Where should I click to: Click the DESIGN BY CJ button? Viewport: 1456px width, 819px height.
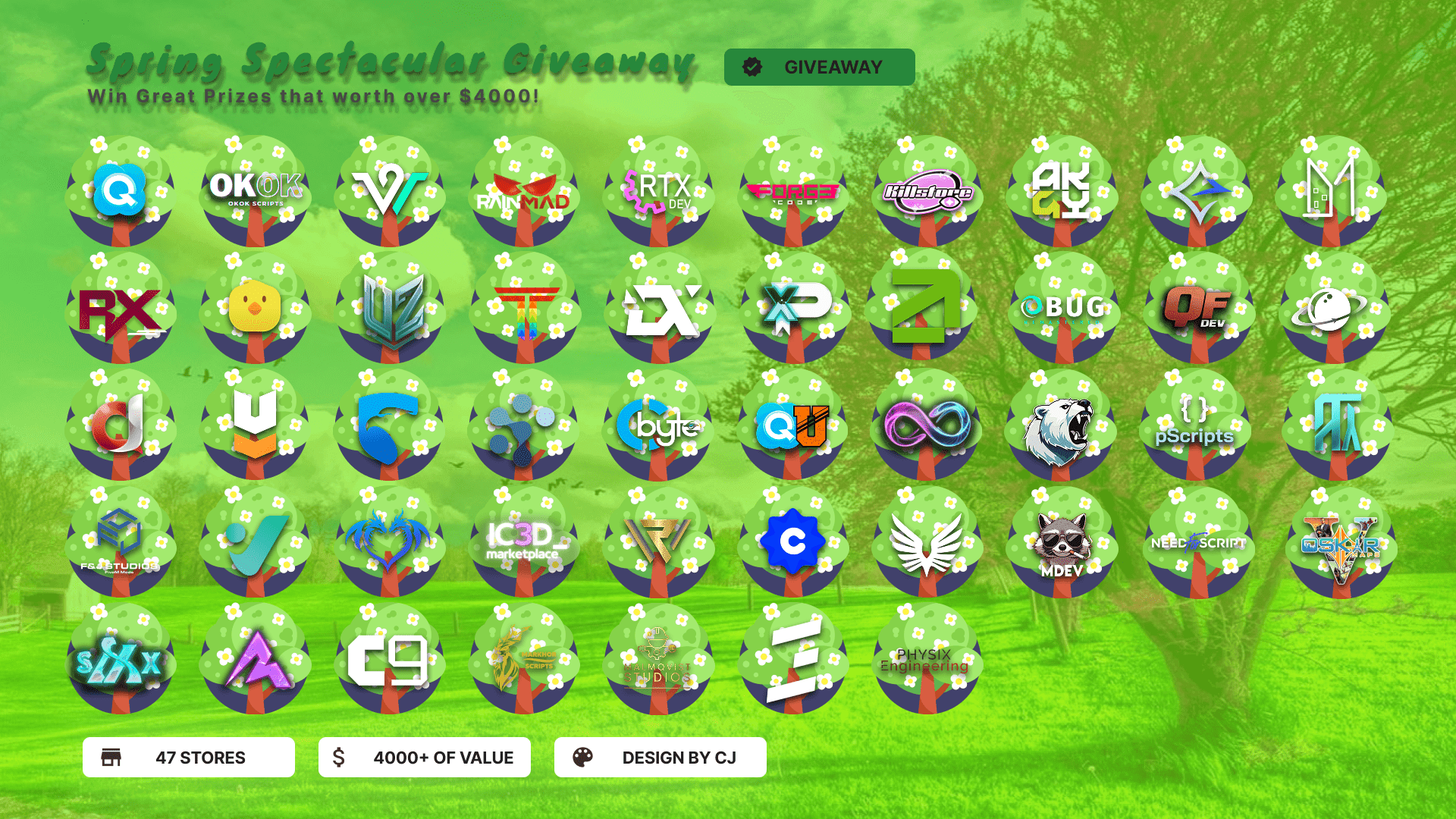[x=660, y=758]
